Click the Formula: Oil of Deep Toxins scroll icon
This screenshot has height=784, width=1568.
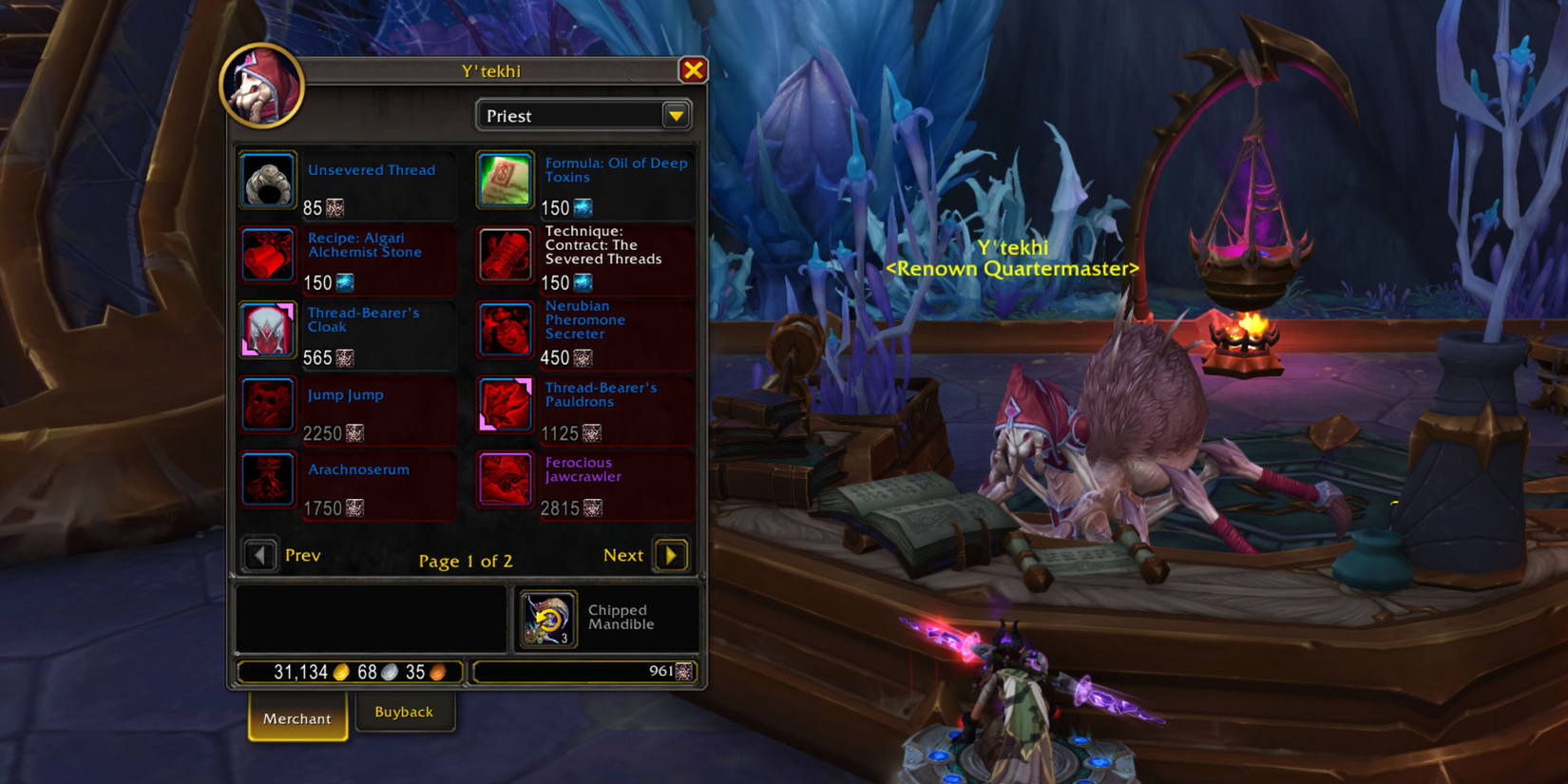505,180
